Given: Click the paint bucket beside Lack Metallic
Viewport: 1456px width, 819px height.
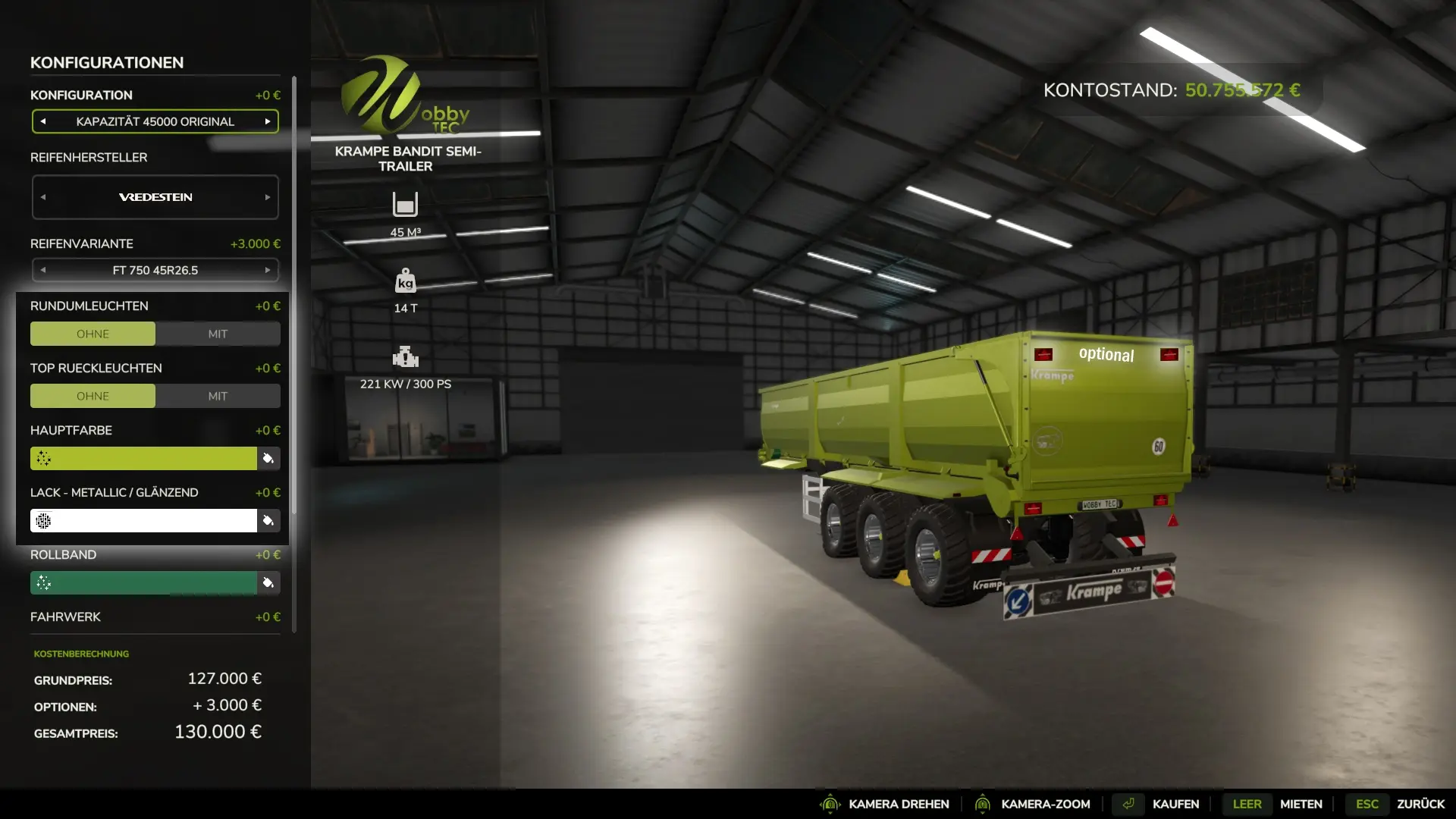Looking at the screenshot, I should point(268,520).
